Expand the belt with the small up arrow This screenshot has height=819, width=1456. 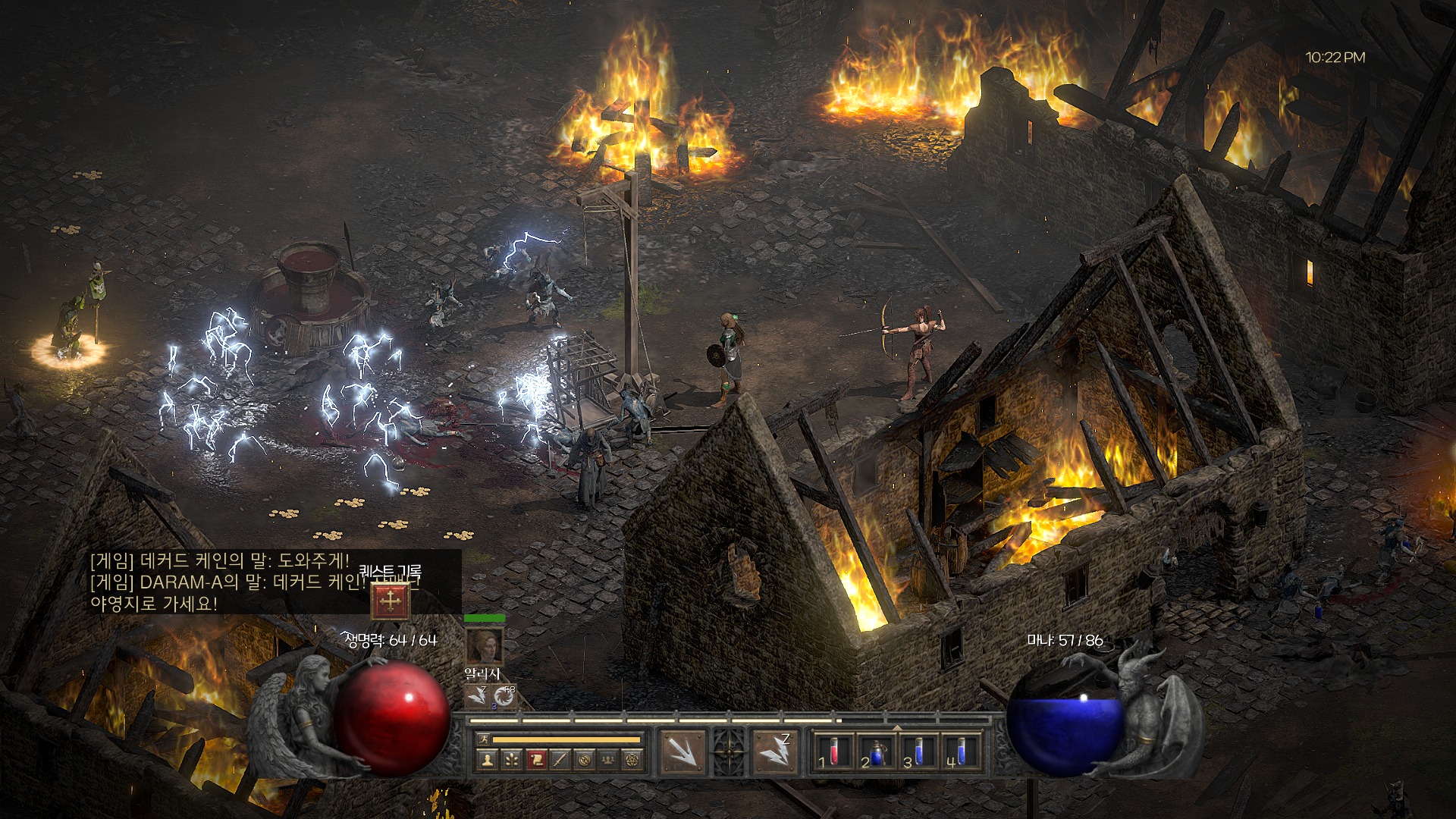pos(897,728)
